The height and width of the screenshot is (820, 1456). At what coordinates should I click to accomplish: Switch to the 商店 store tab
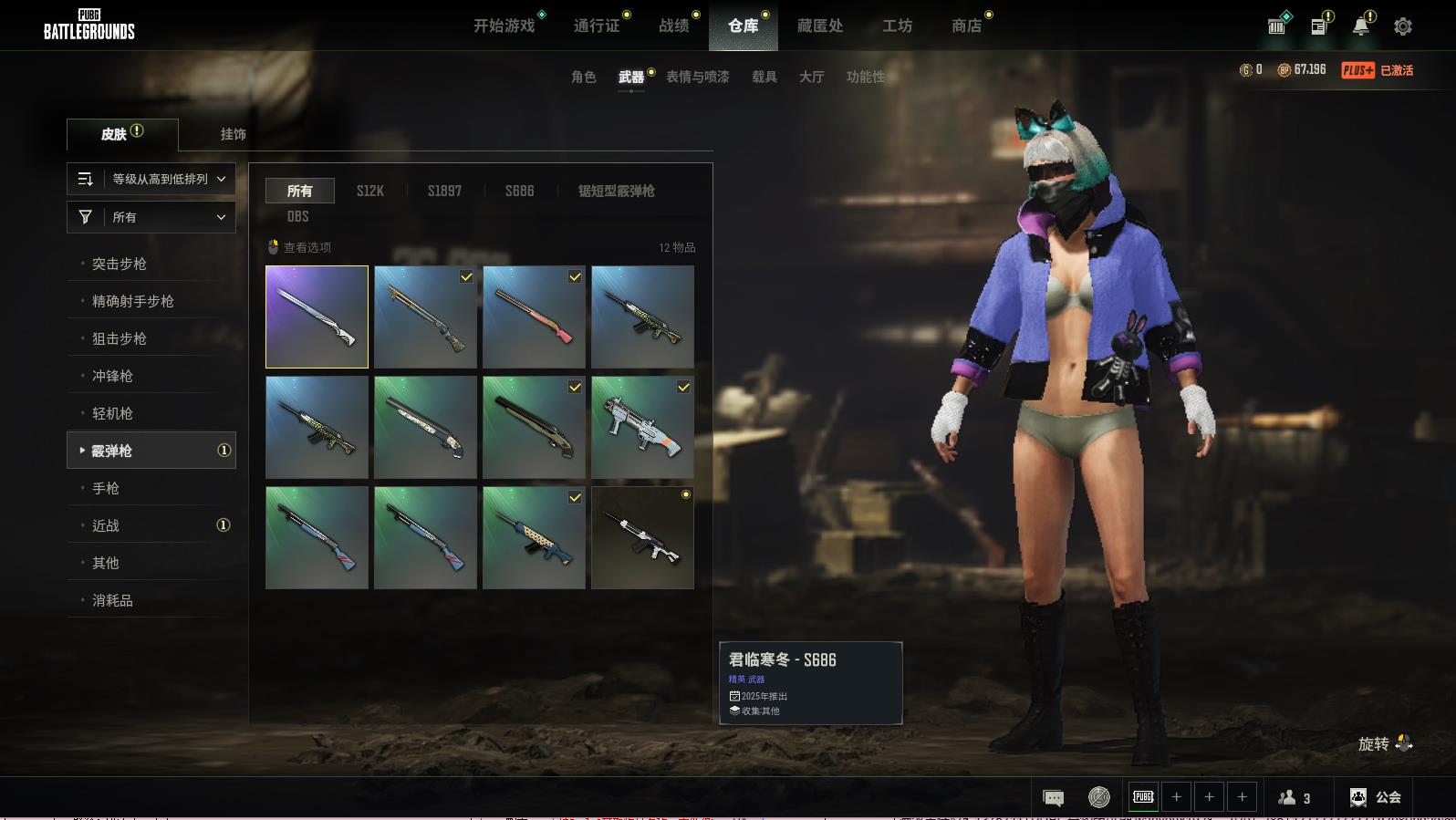click(x=966, y=26)
